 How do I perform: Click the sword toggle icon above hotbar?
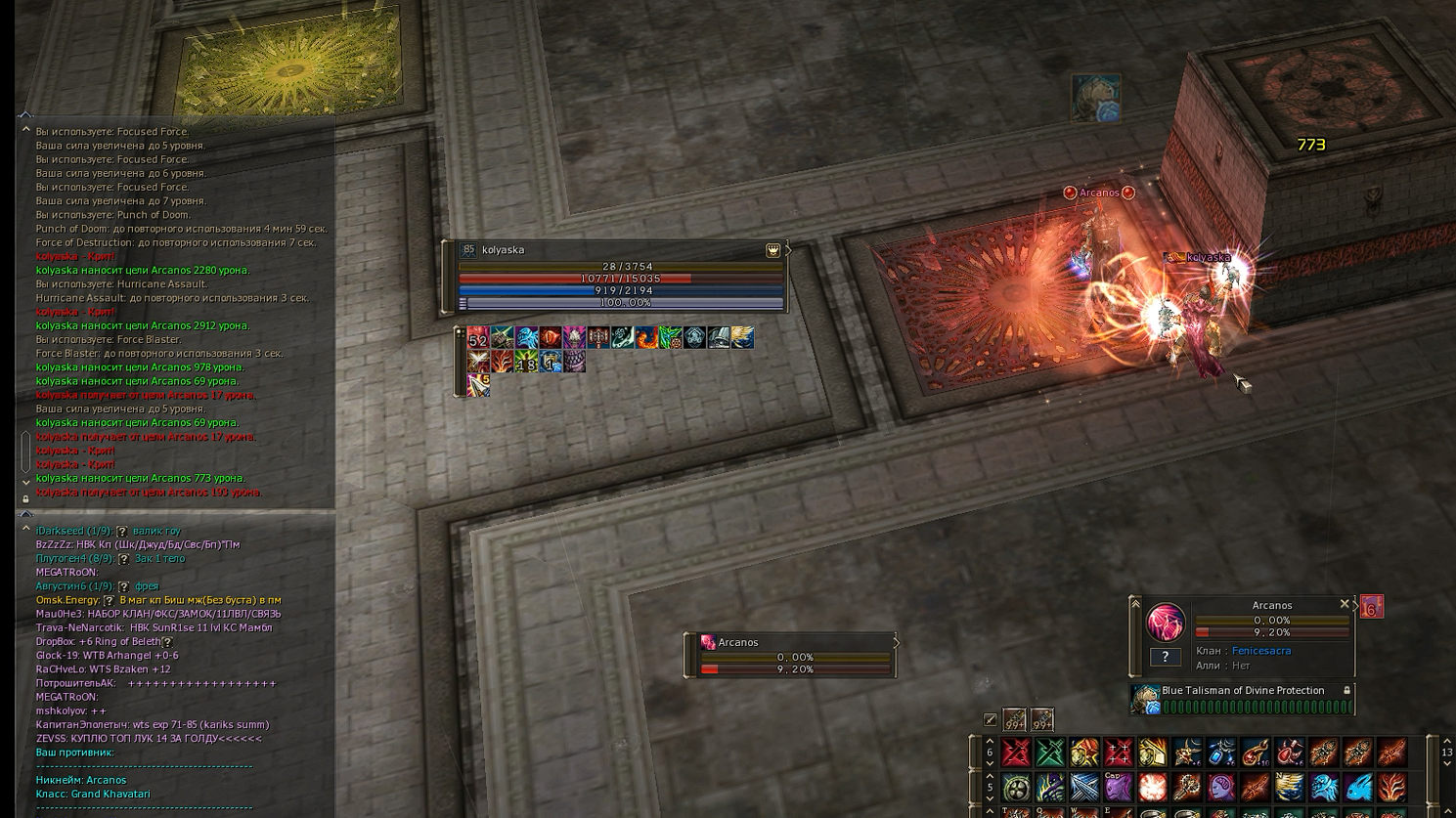991,720
